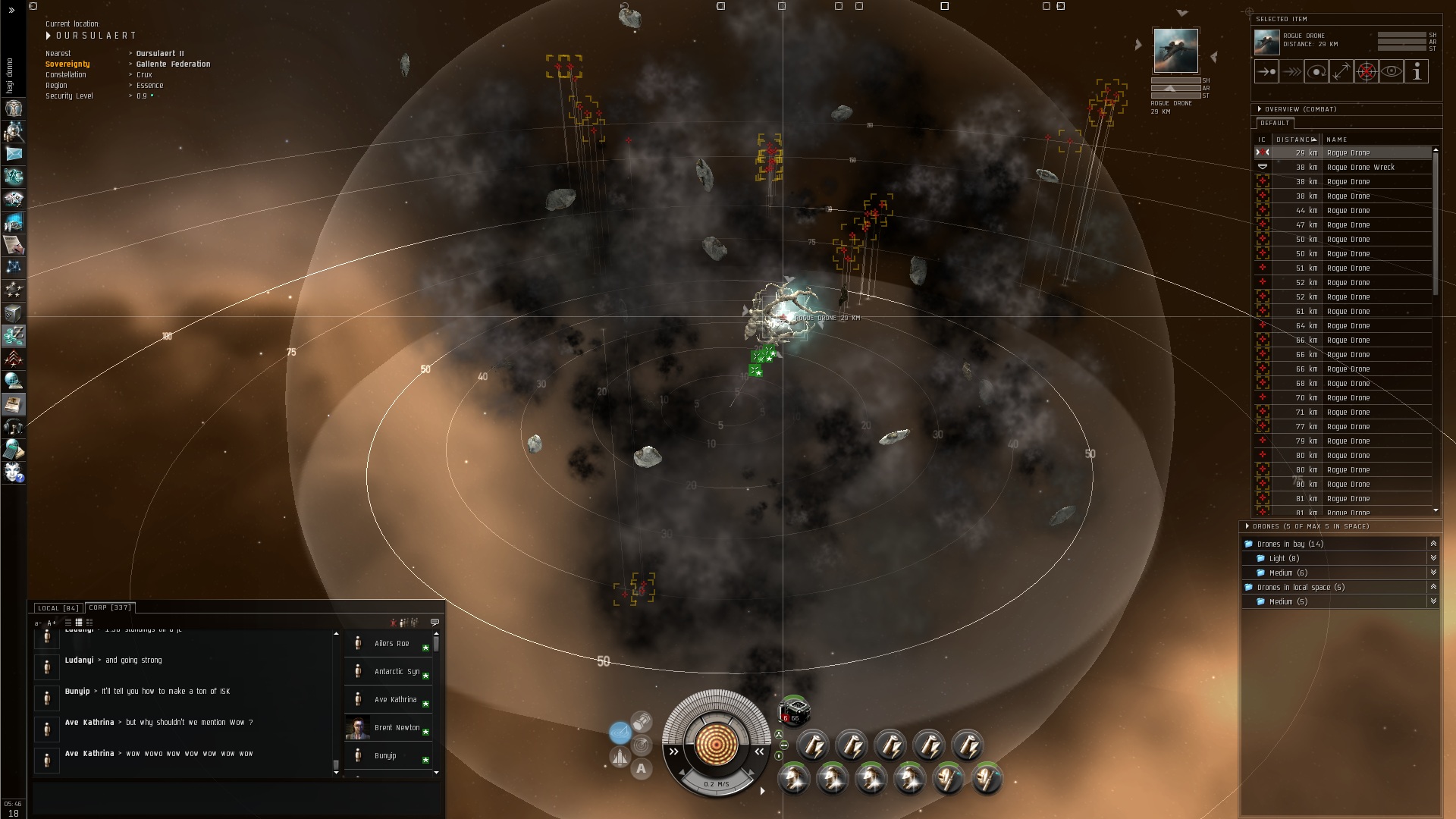Show info for the selected Rogue Drone

click(1417, 72)
